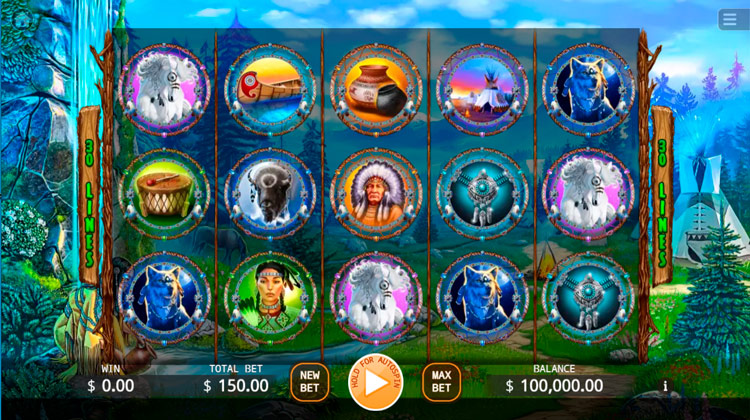
Task: Show the paytable info icon
Action: [x=665, y=385]
